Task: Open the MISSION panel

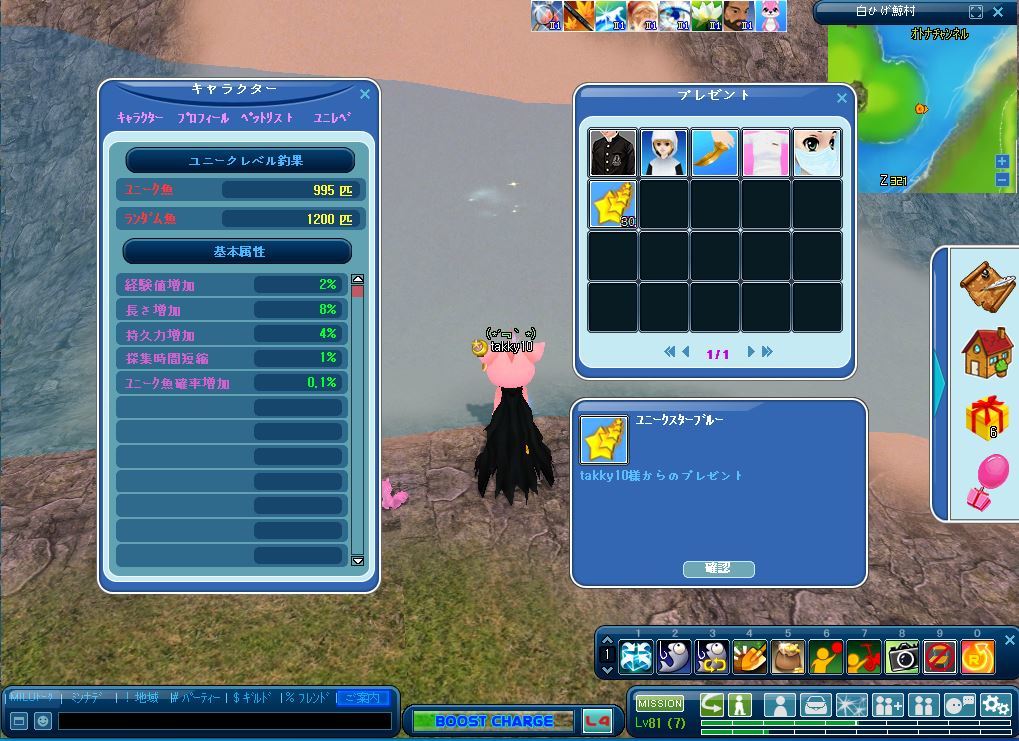Action: tap(660, 703)
